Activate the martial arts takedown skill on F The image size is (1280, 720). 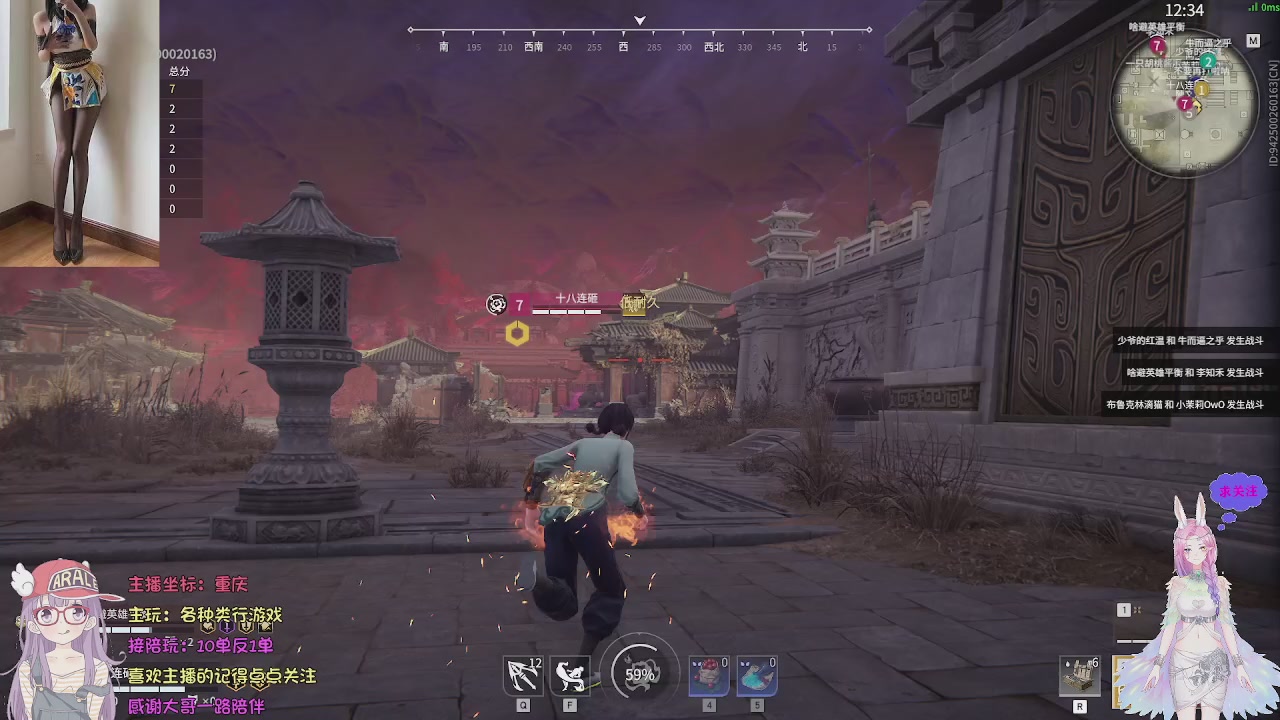(568, 674)
